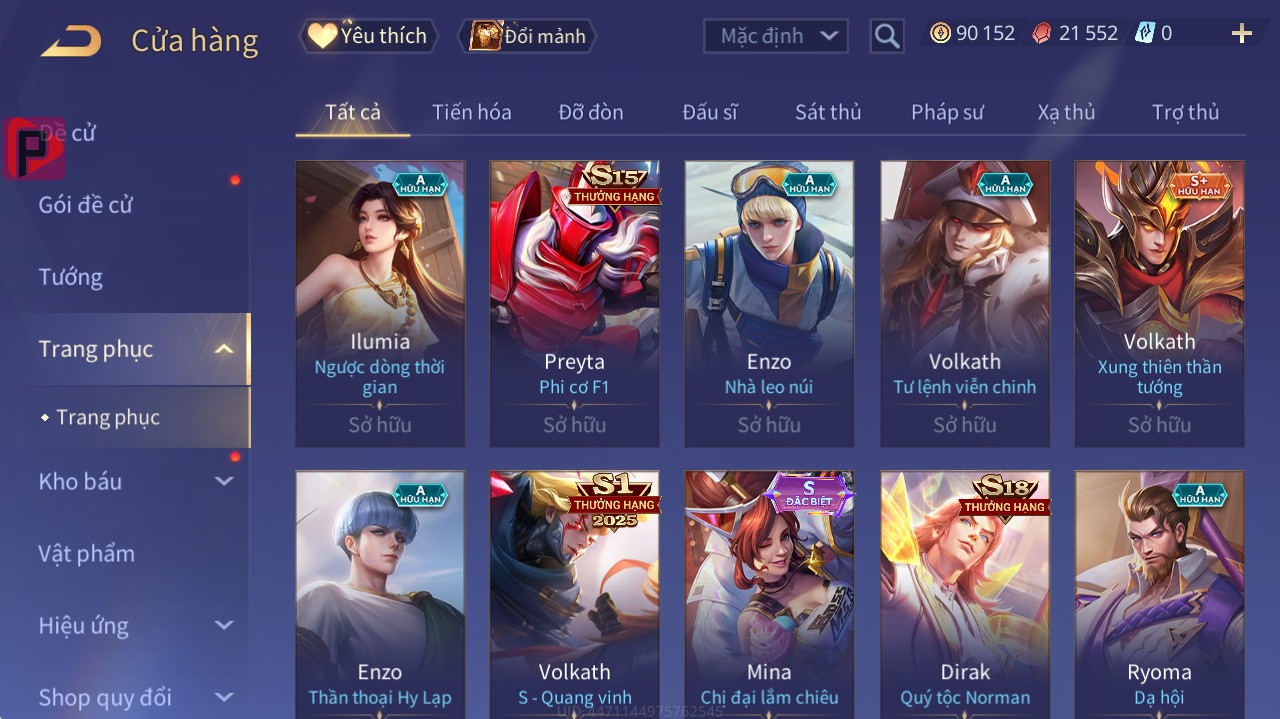Switch to the Đỡ đòn tab

coord(590,112)
